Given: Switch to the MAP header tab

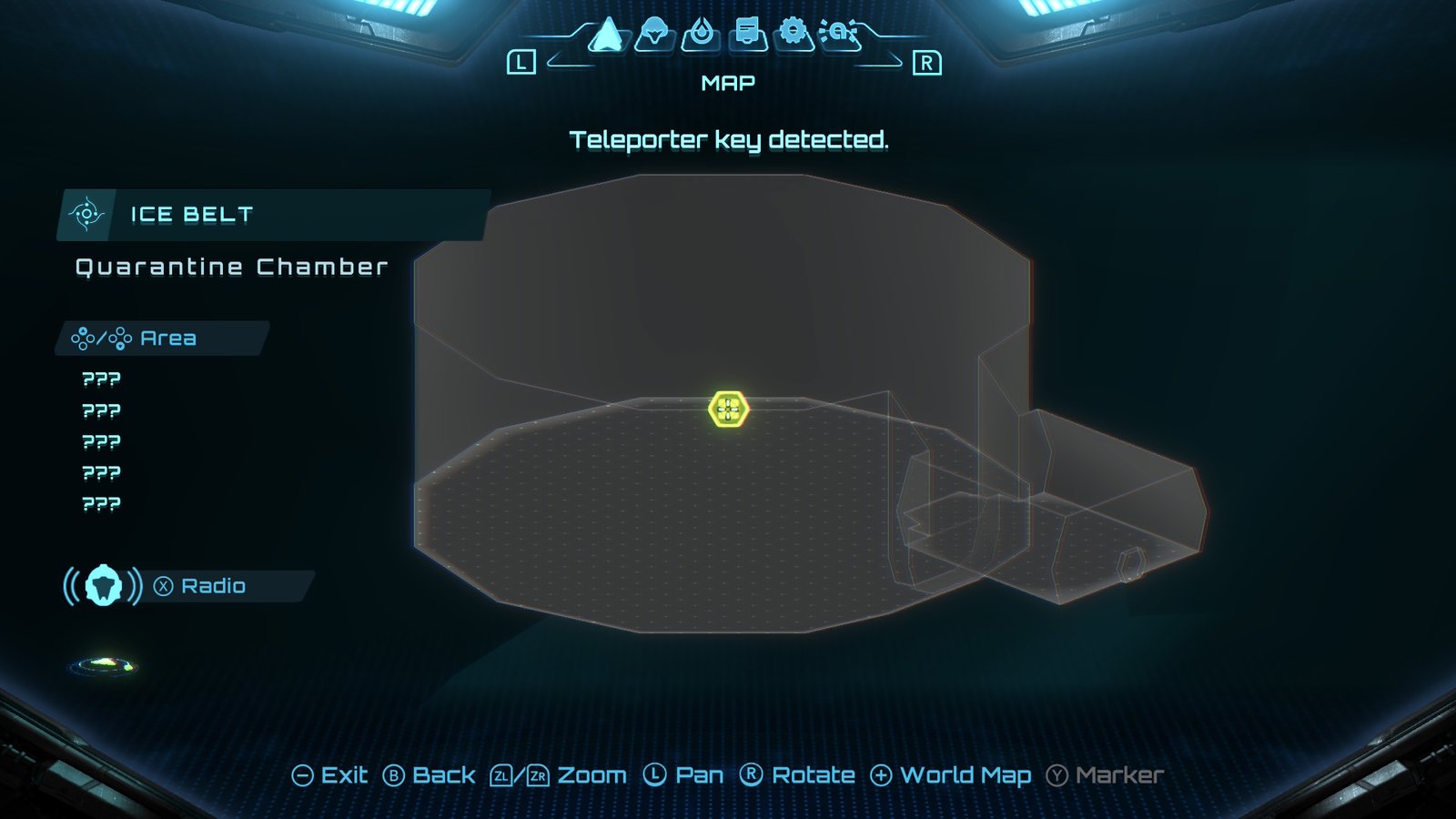Looking at the screenshot, I should 727,83.
